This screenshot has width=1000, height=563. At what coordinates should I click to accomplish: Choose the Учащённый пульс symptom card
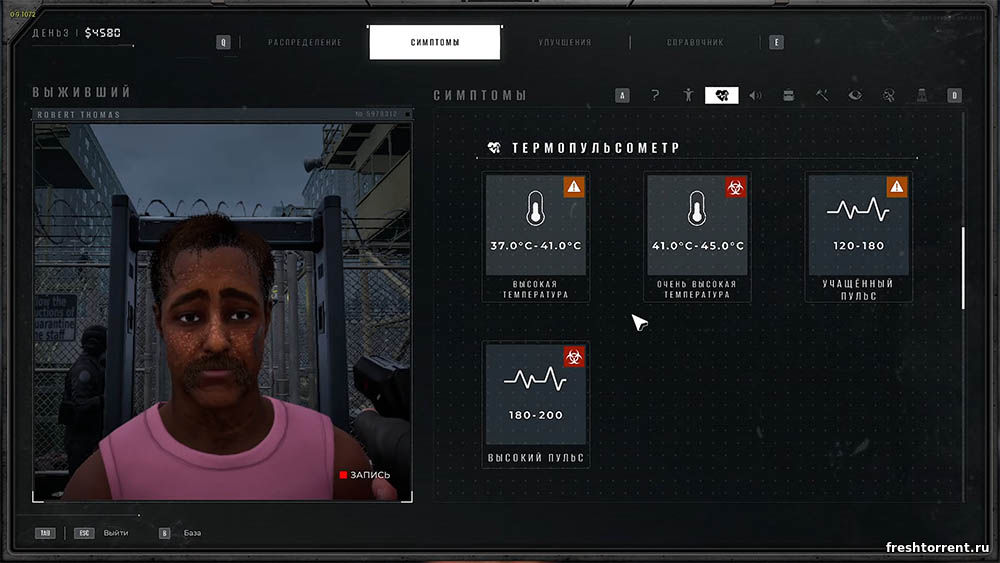[x=858, y=236]
